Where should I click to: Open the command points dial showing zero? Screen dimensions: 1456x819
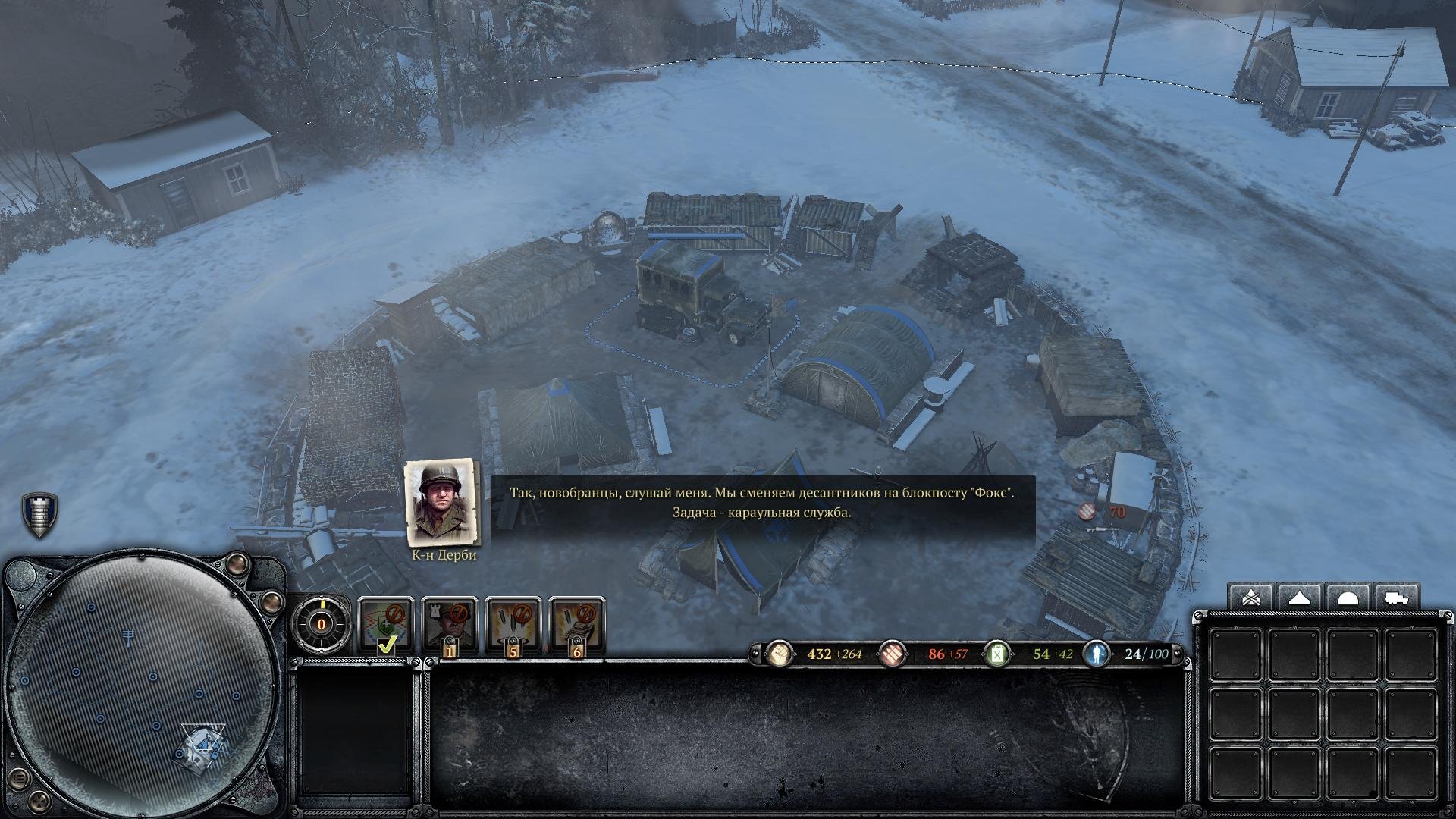(321, 624)
